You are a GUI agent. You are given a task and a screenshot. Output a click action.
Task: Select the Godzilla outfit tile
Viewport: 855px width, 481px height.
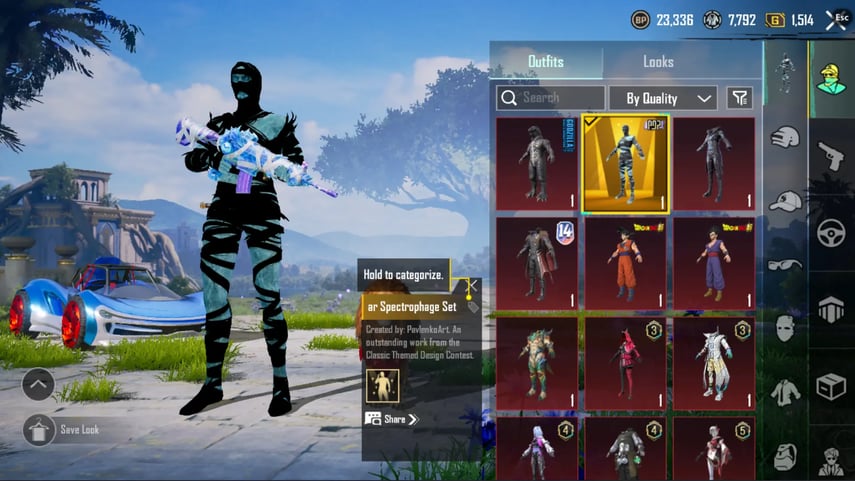(x=537, y=163)
